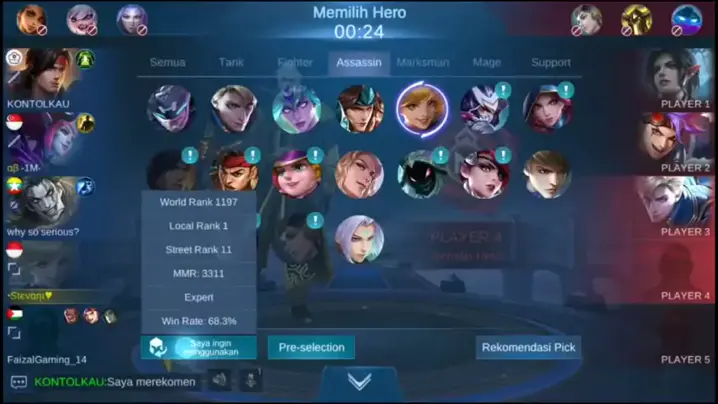This screenshot has height=404, width=718.
Task: Pick the masked hero Saber portrait
Action: pyautogui.click(x=170, y=109)
